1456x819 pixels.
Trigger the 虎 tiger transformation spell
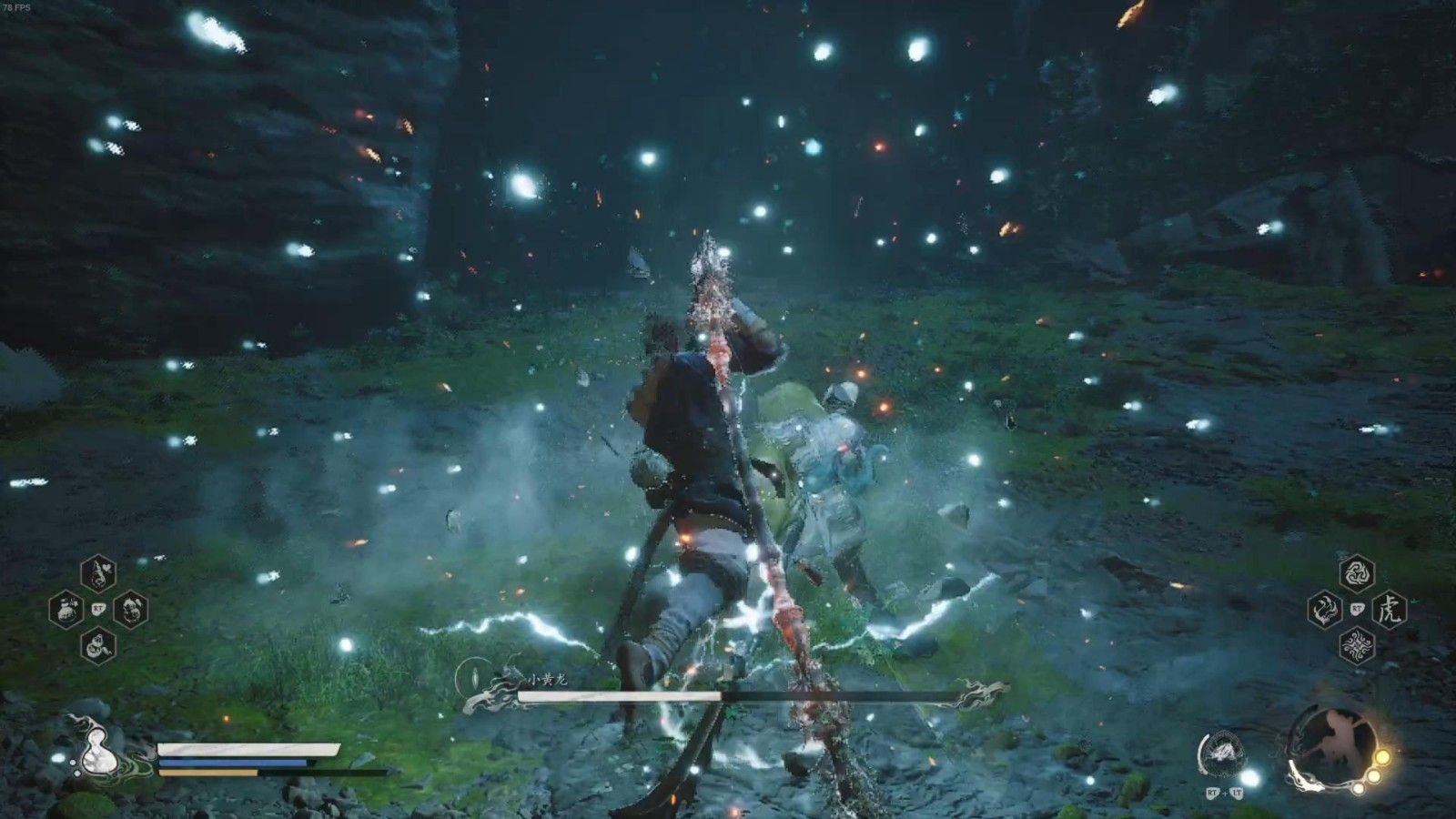1390,609
